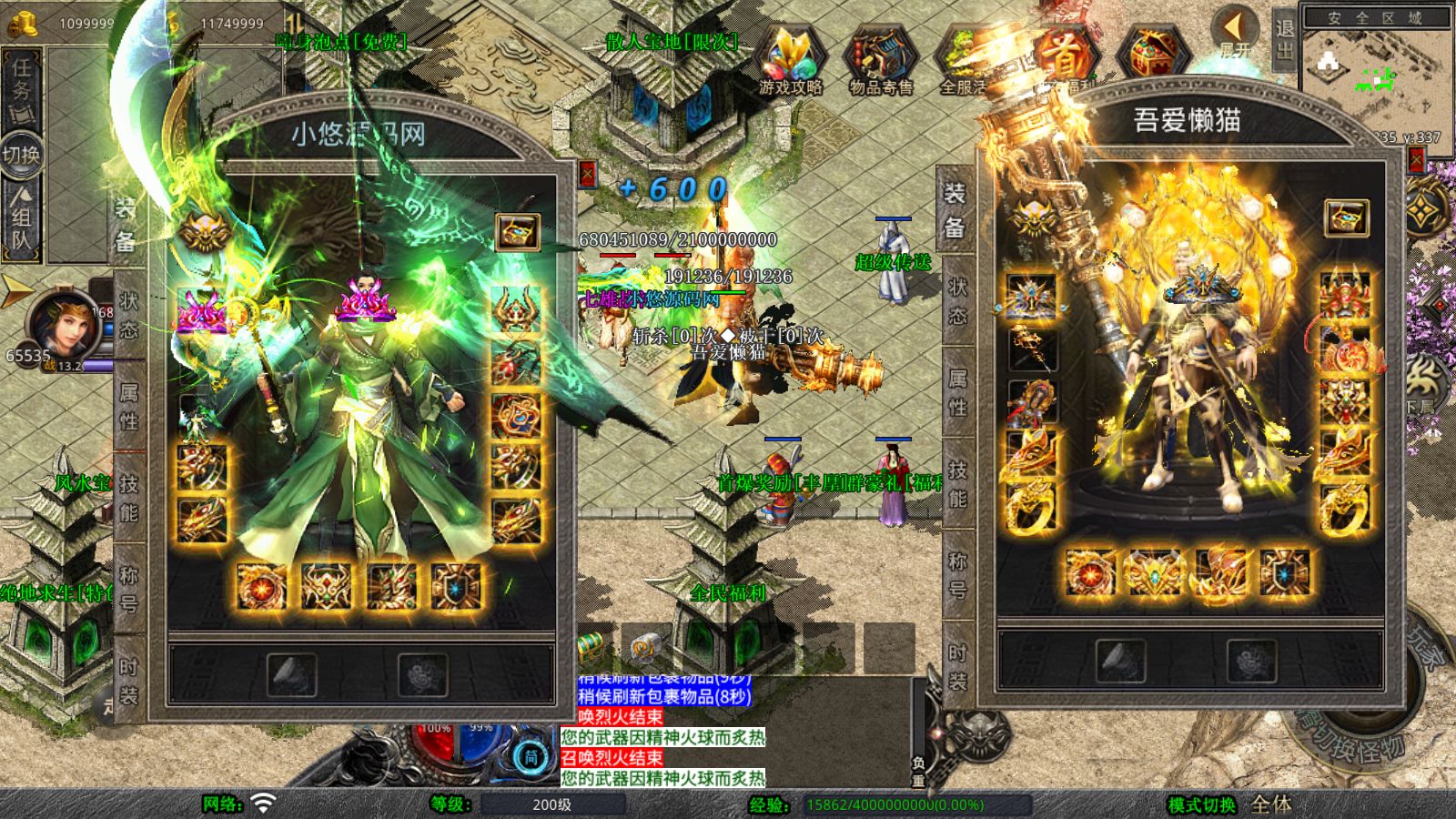This screenshot has height=819, width=1456.
Task: Click the 切换 switch button
Action: coord(21,155)
